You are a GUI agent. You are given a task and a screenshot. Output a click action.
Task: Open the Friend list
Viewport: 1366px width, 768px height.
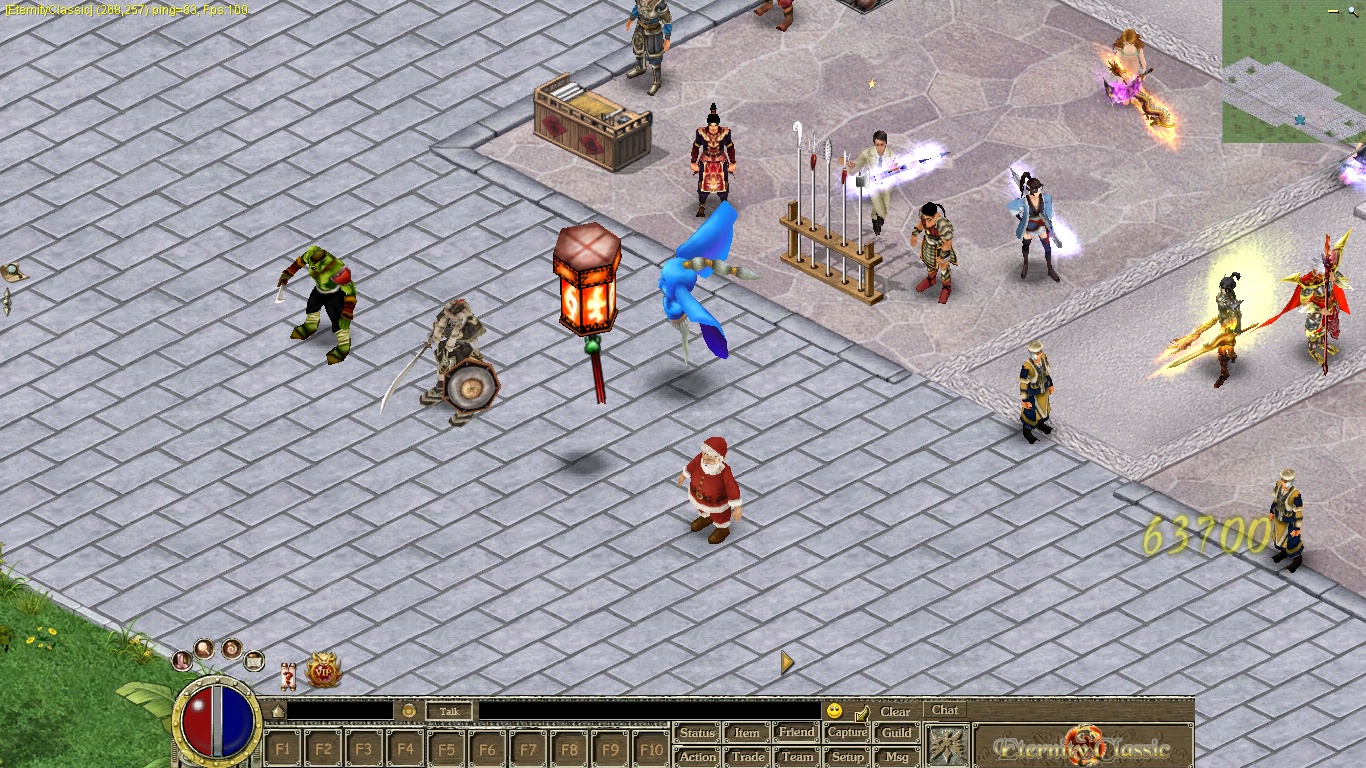click(x=796, y=733)
